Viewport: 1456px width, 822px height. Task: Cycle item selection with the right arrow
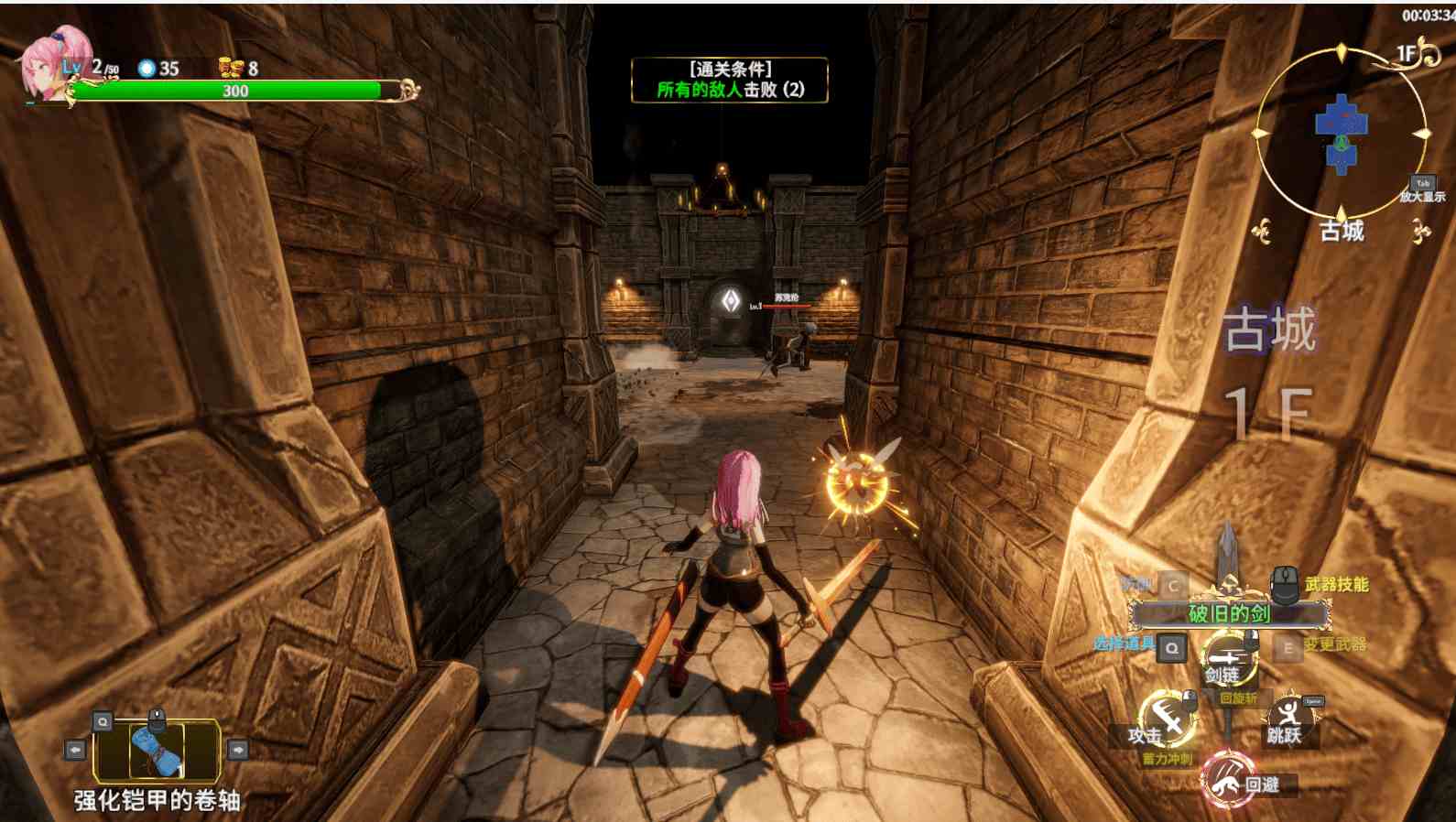pos(238,751)
